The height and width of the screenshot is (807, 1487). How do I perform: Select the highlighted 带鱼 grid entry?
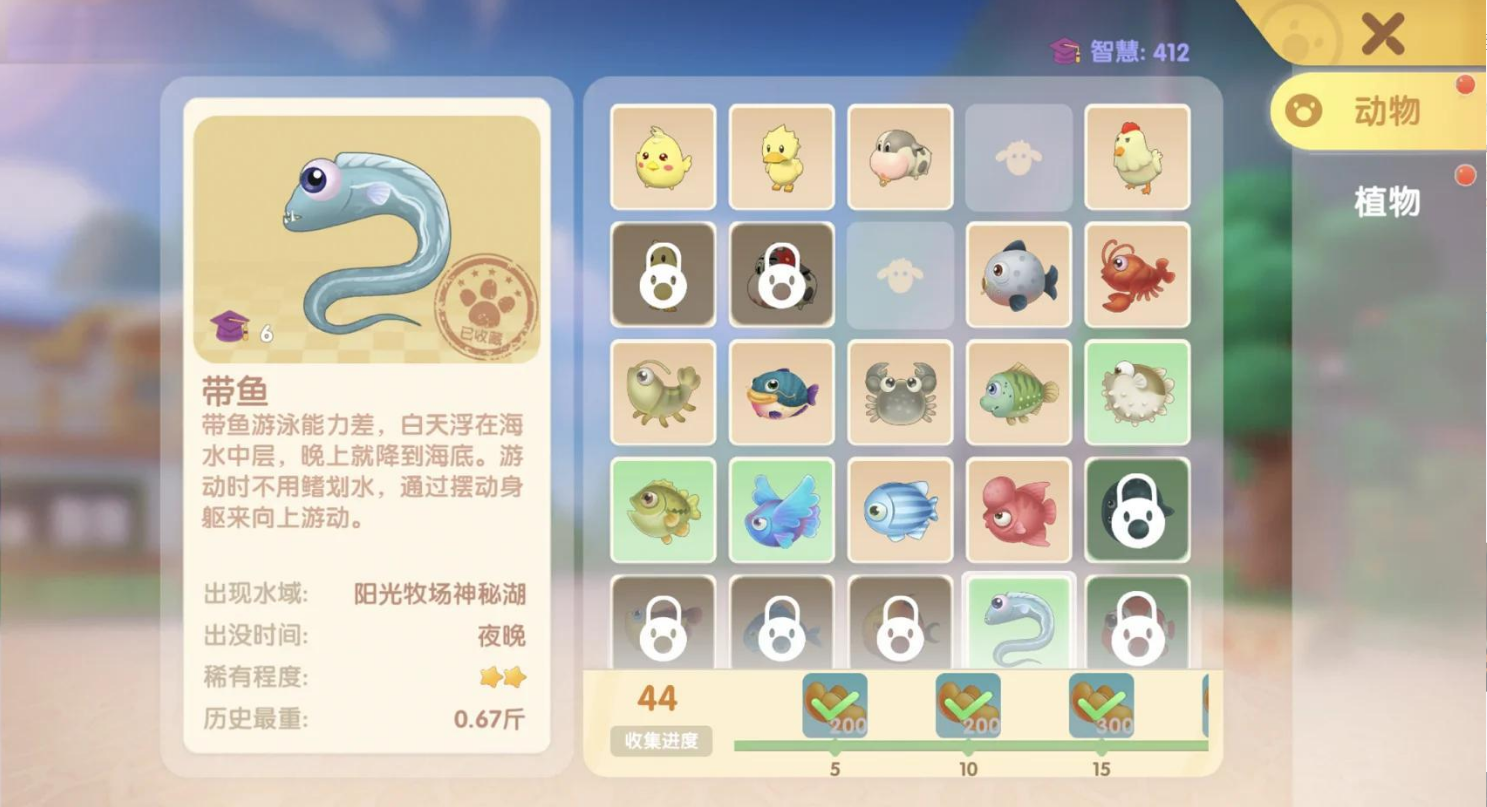coord(1019,620)
